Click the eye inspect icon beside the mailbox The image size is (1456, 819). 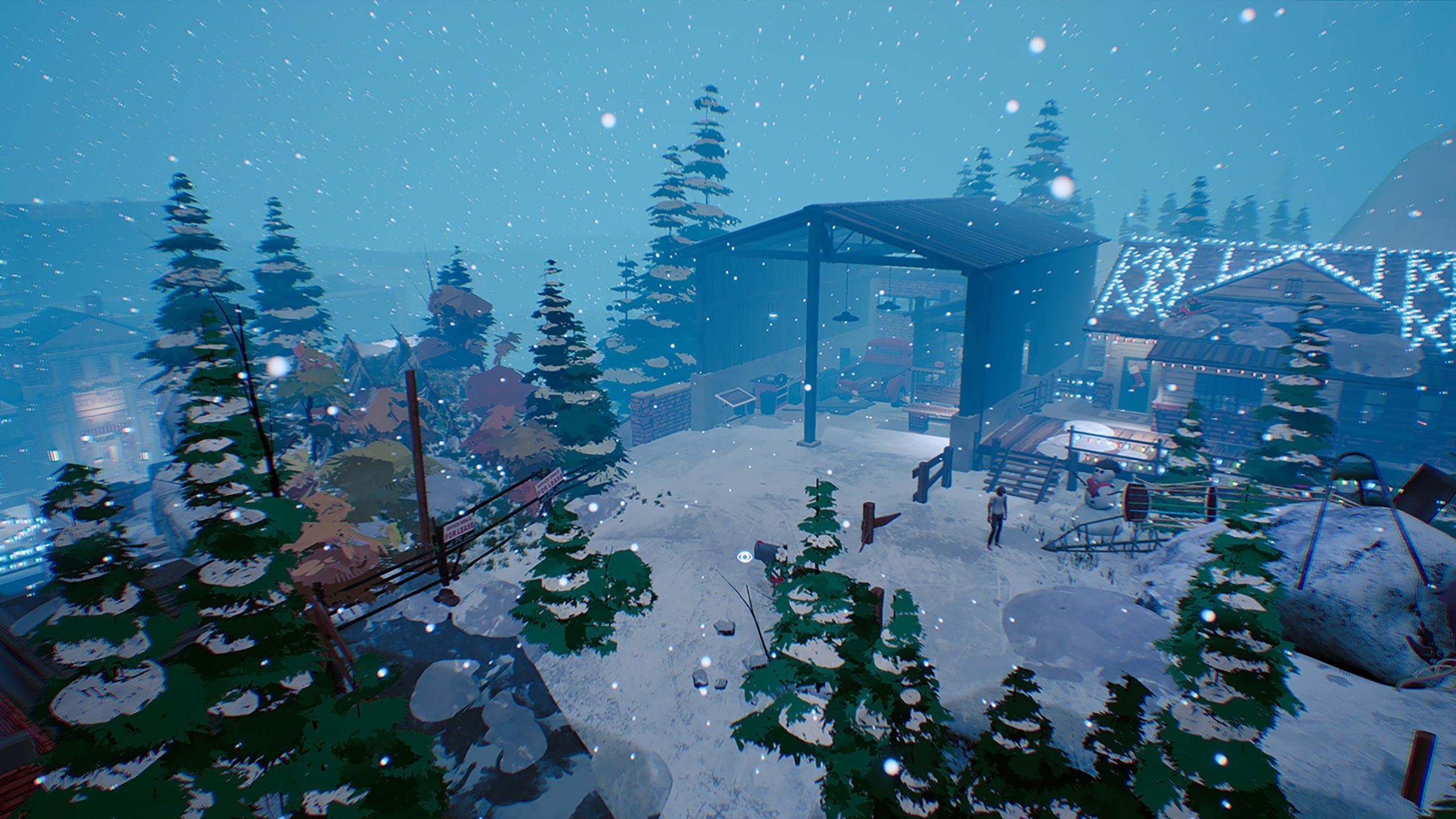click(743, 556)
